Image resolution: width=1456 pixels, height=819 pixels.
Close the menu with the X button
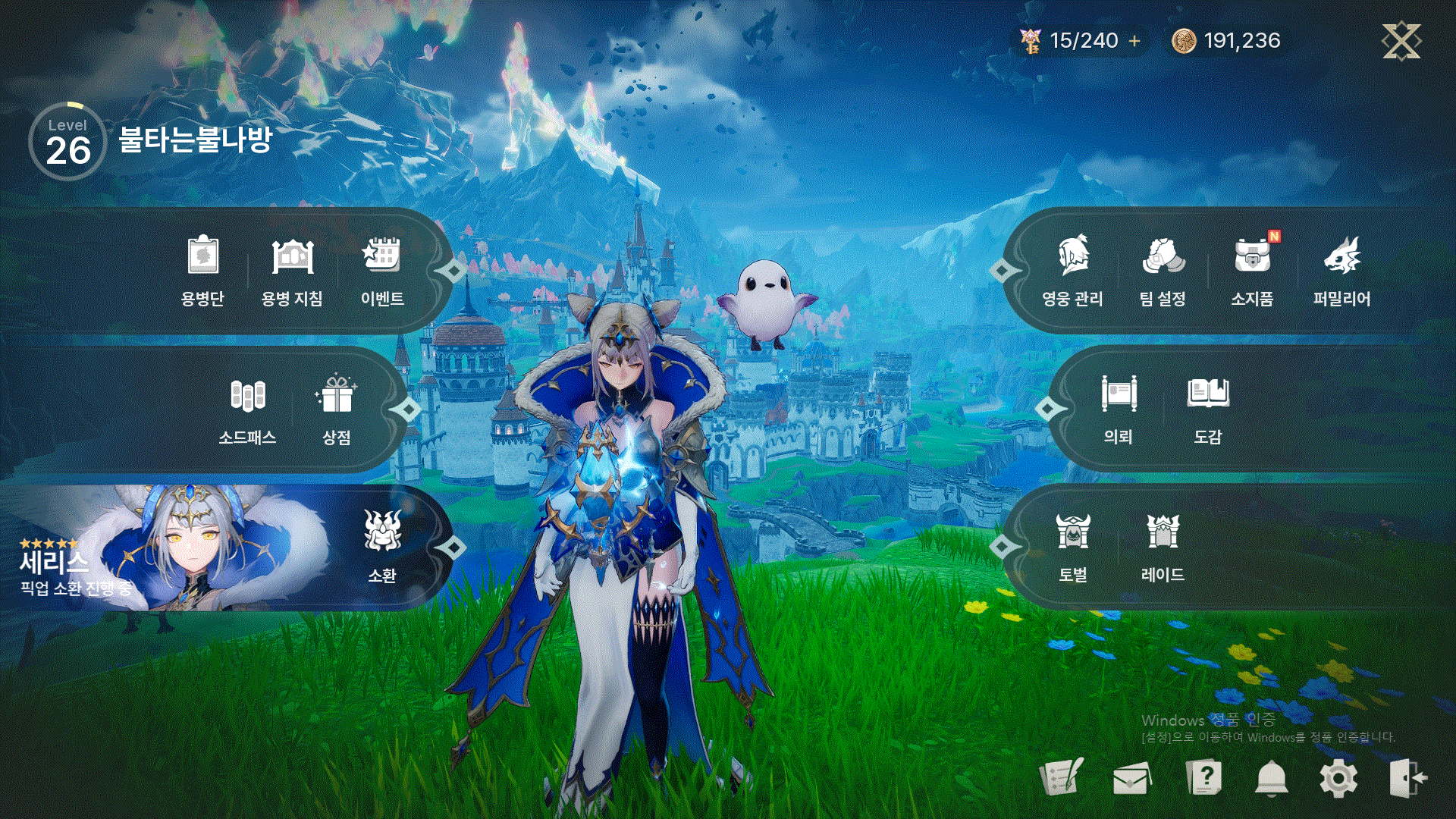1401,41
